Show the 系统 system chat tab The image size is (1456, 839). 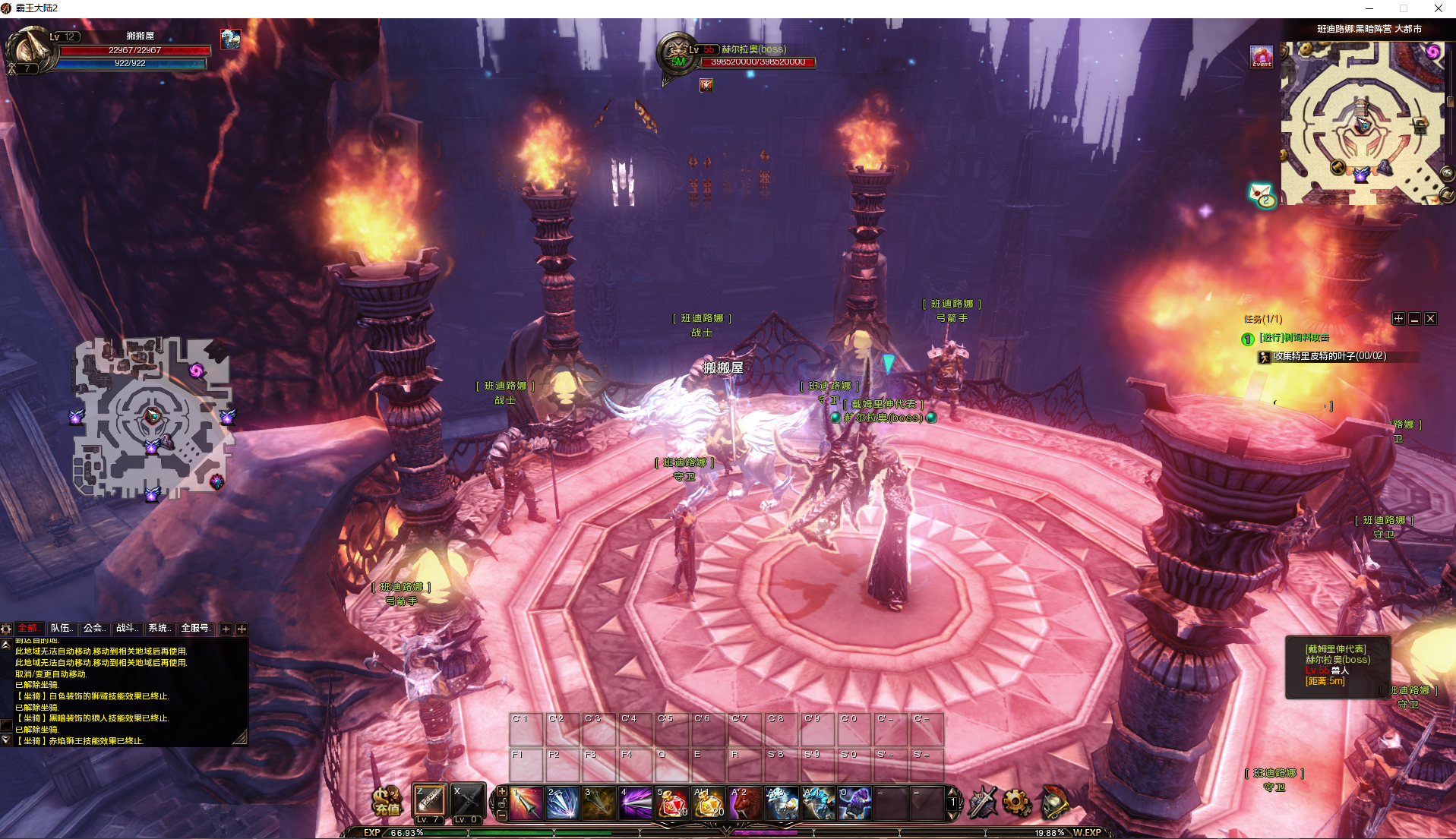point(159,628)
